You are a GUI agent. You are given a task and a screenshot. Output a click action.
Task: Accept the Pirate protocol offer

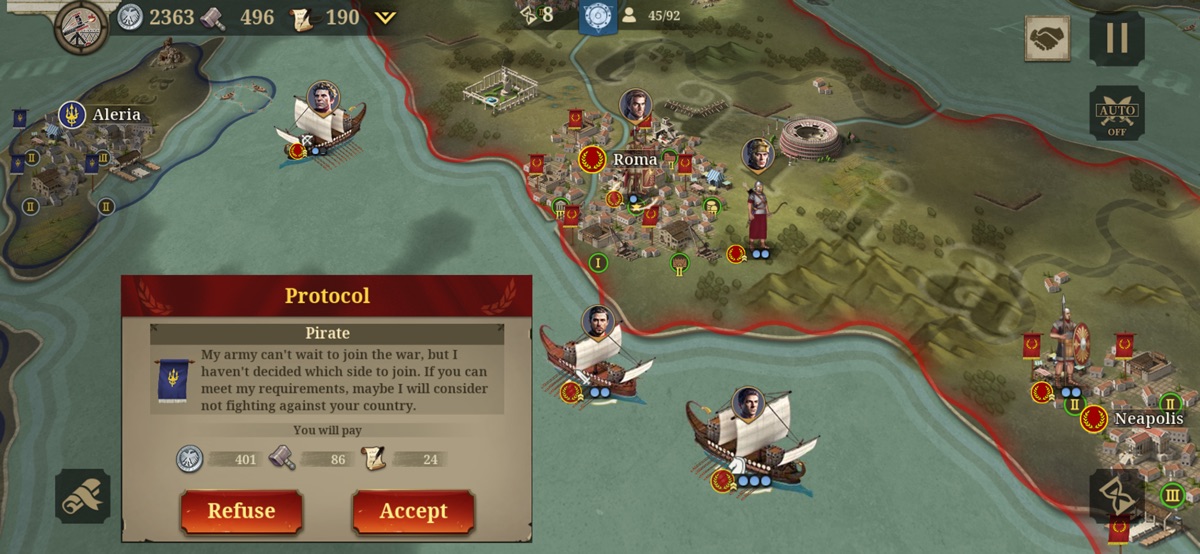point(413,511)
